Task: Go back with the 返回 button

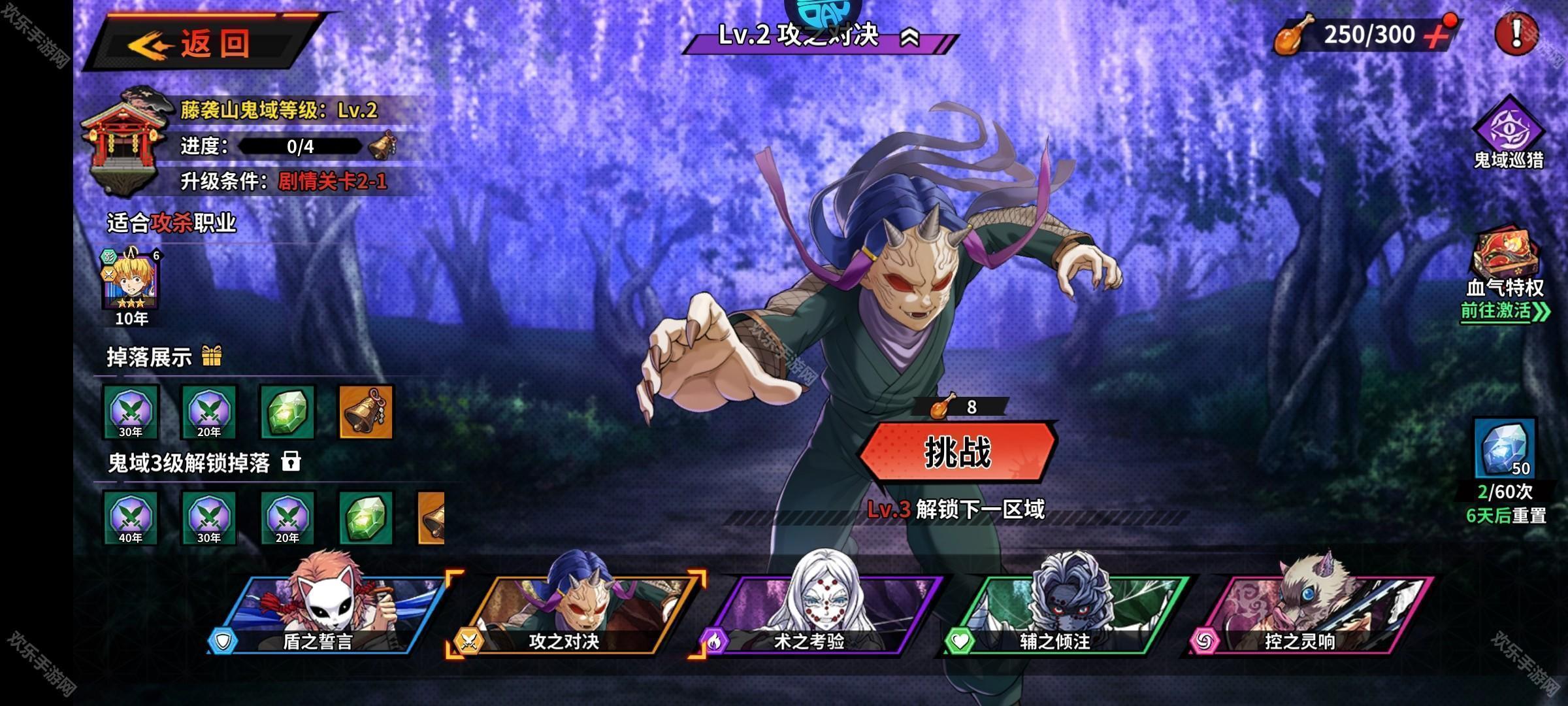Action: (203, 44)
